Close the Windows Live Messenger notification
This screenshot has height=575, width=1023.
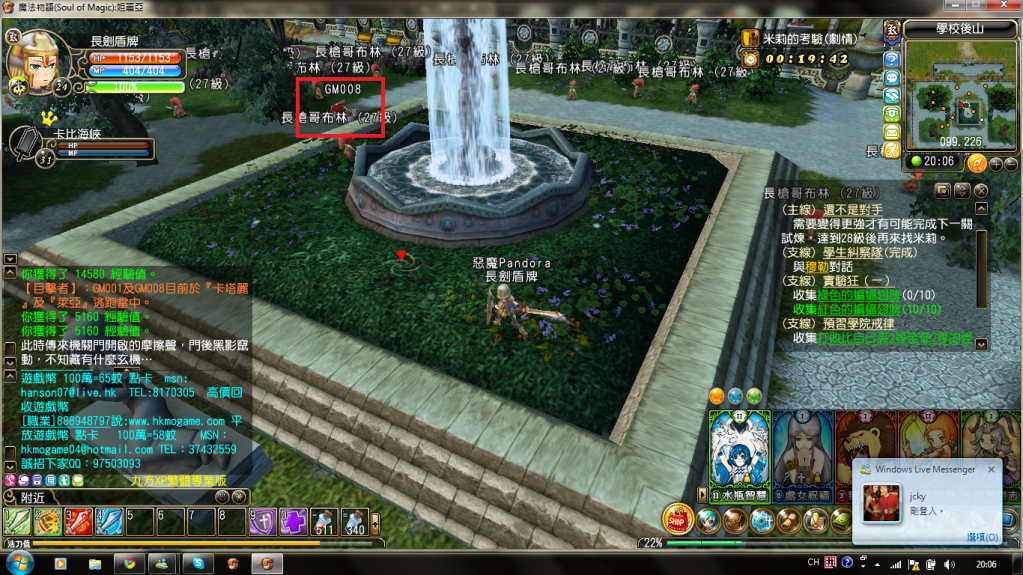(992, 468)
